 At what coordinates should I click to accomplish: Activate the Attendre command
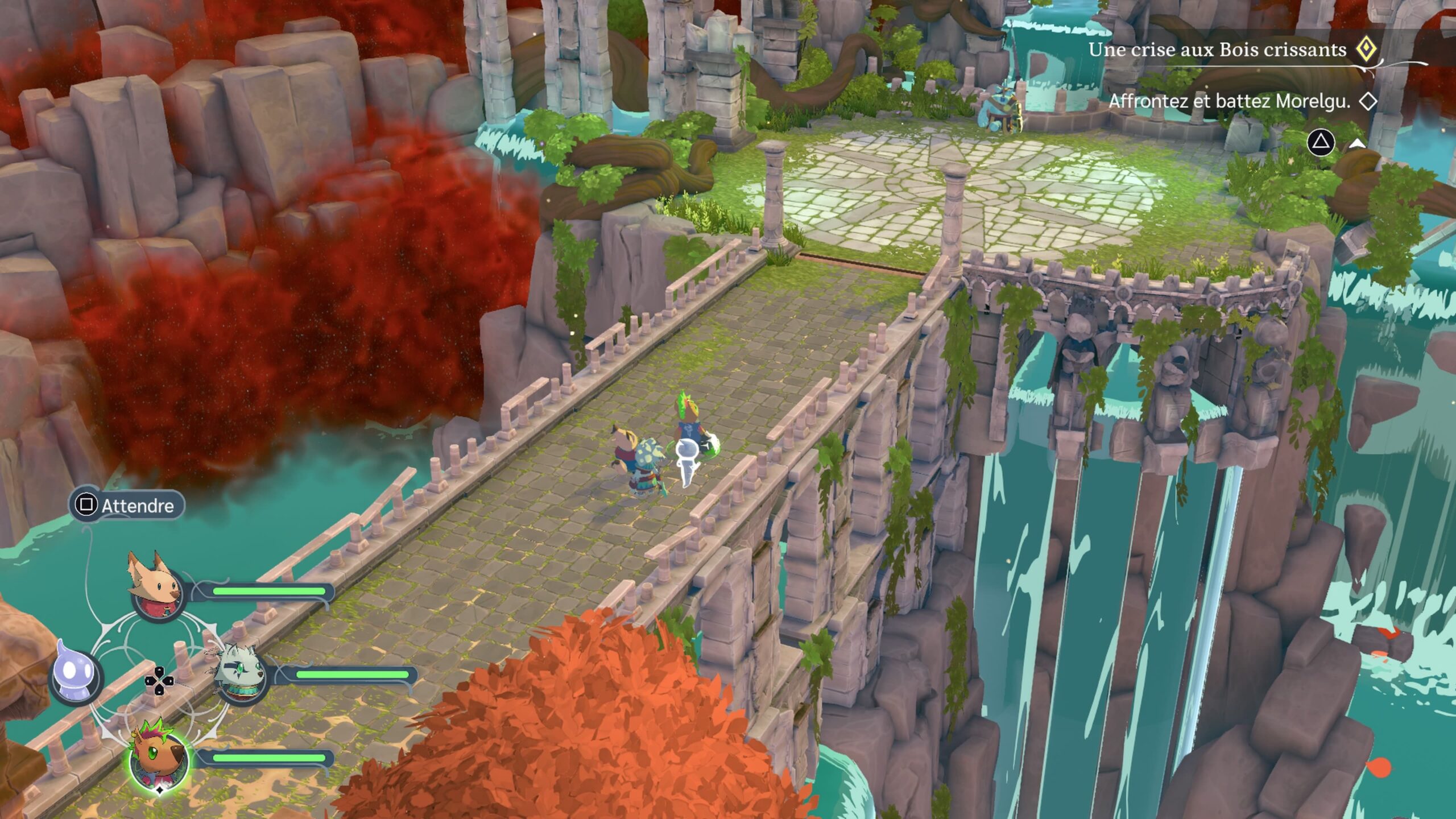pyautogui.click(x=127, y=505)
